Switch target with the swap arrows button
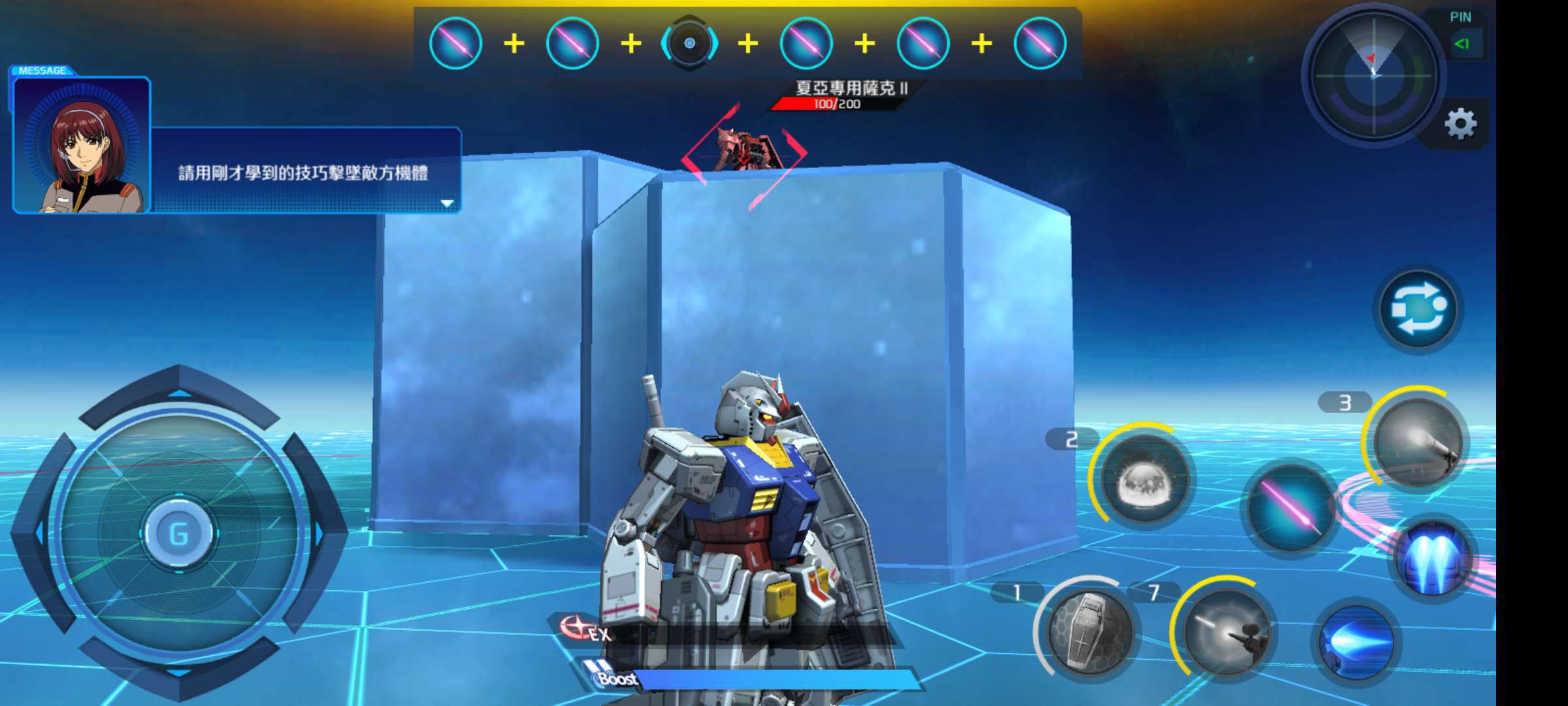Viewport: 1568px width, 706px height. coord(1418,309)
